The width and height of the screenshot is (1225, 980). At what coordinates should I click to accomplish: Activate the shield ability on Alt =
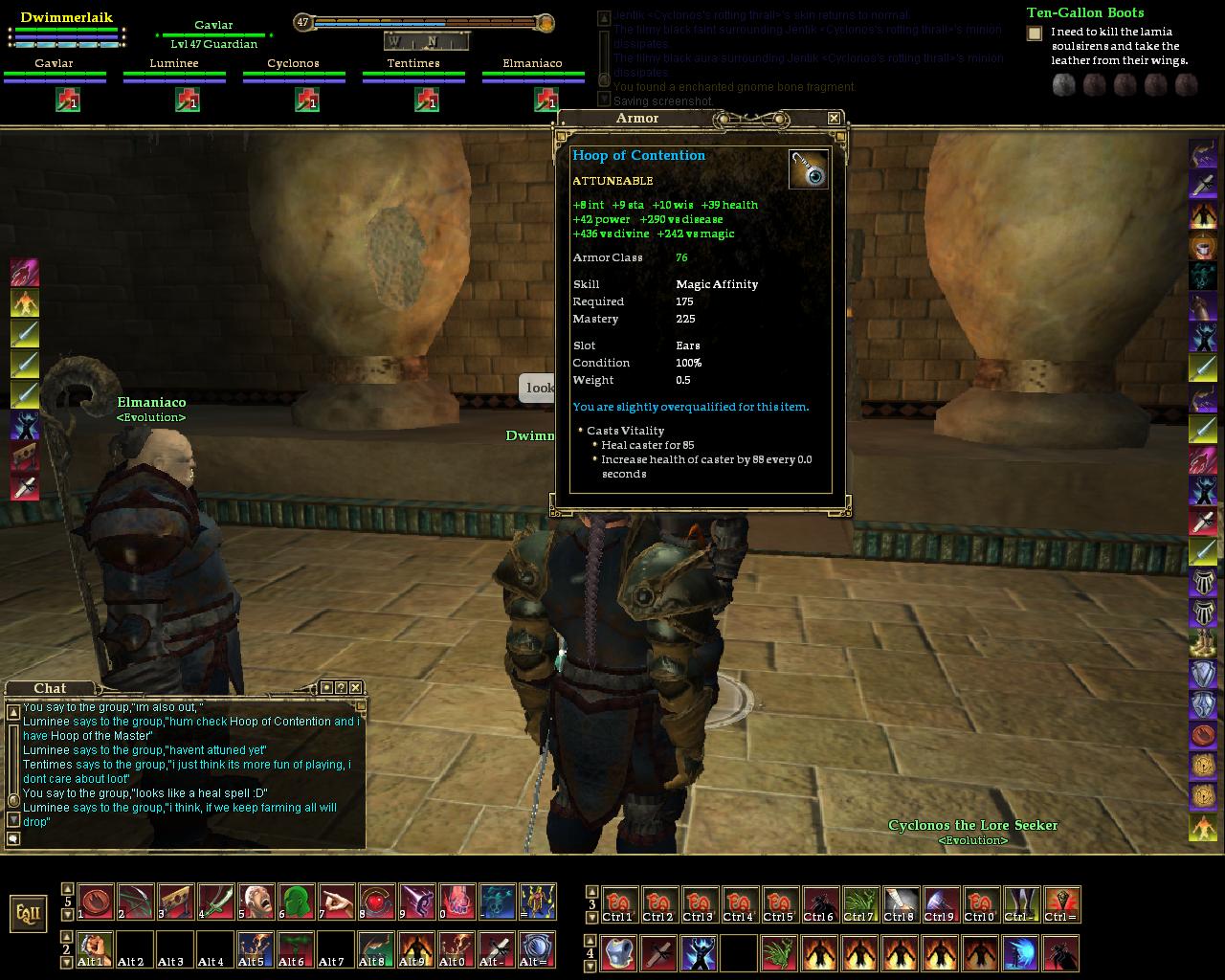537,948
